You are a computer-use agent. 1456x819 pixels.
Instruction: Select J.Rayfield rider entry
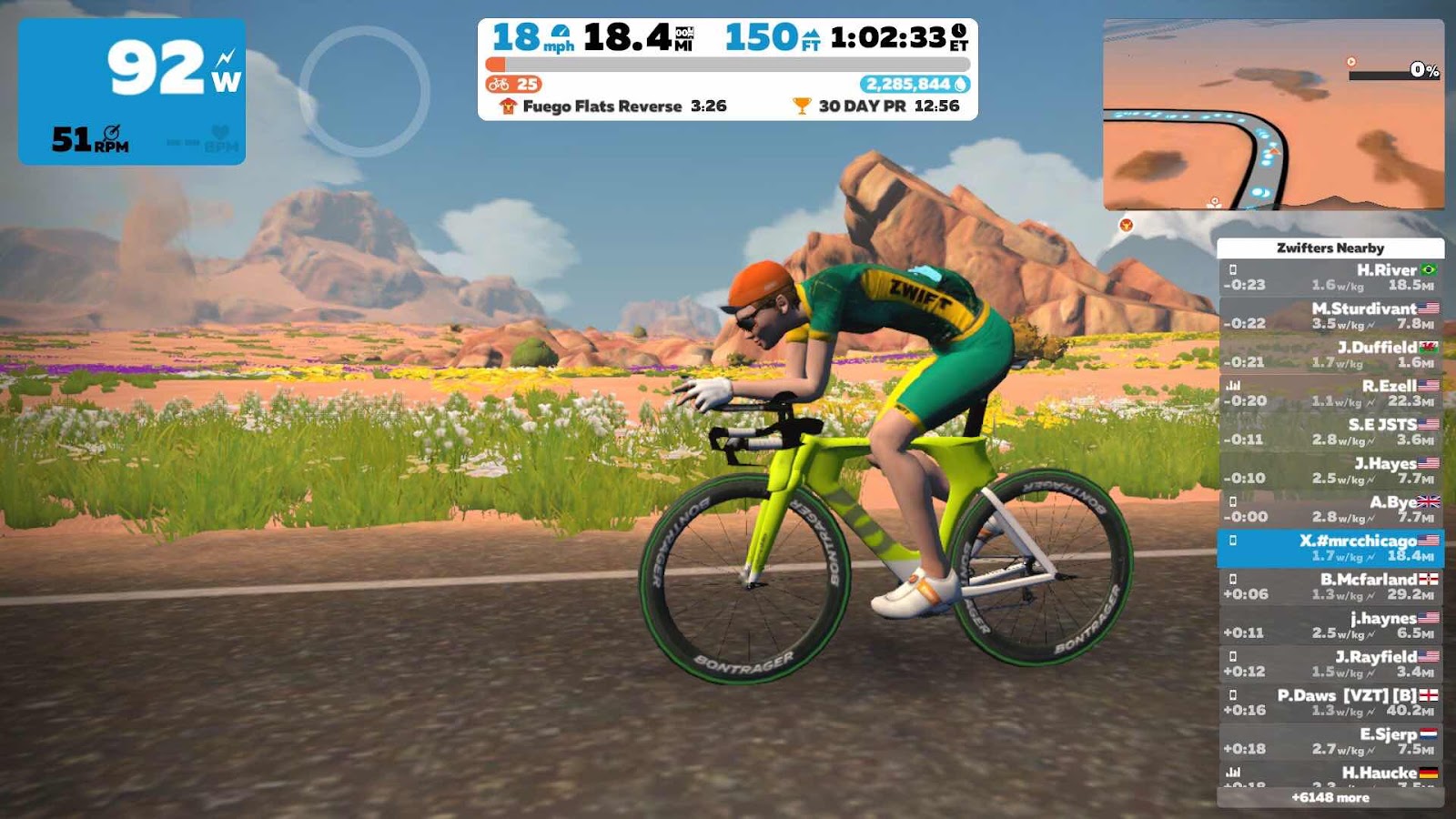1330,663
